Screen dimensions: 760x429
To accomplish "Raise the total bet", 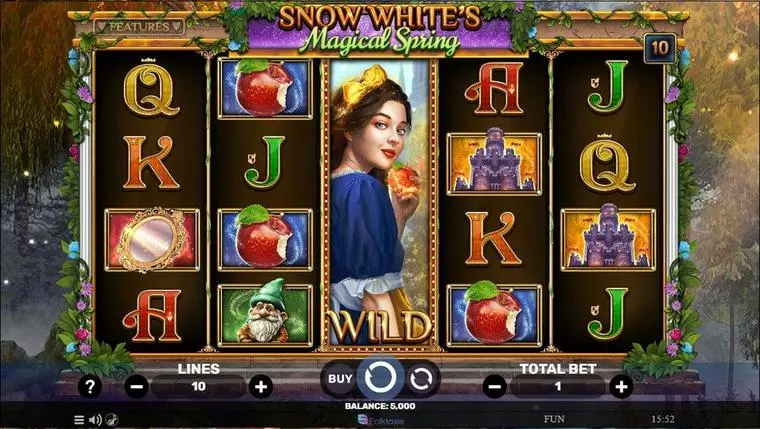I will [621, 386].
